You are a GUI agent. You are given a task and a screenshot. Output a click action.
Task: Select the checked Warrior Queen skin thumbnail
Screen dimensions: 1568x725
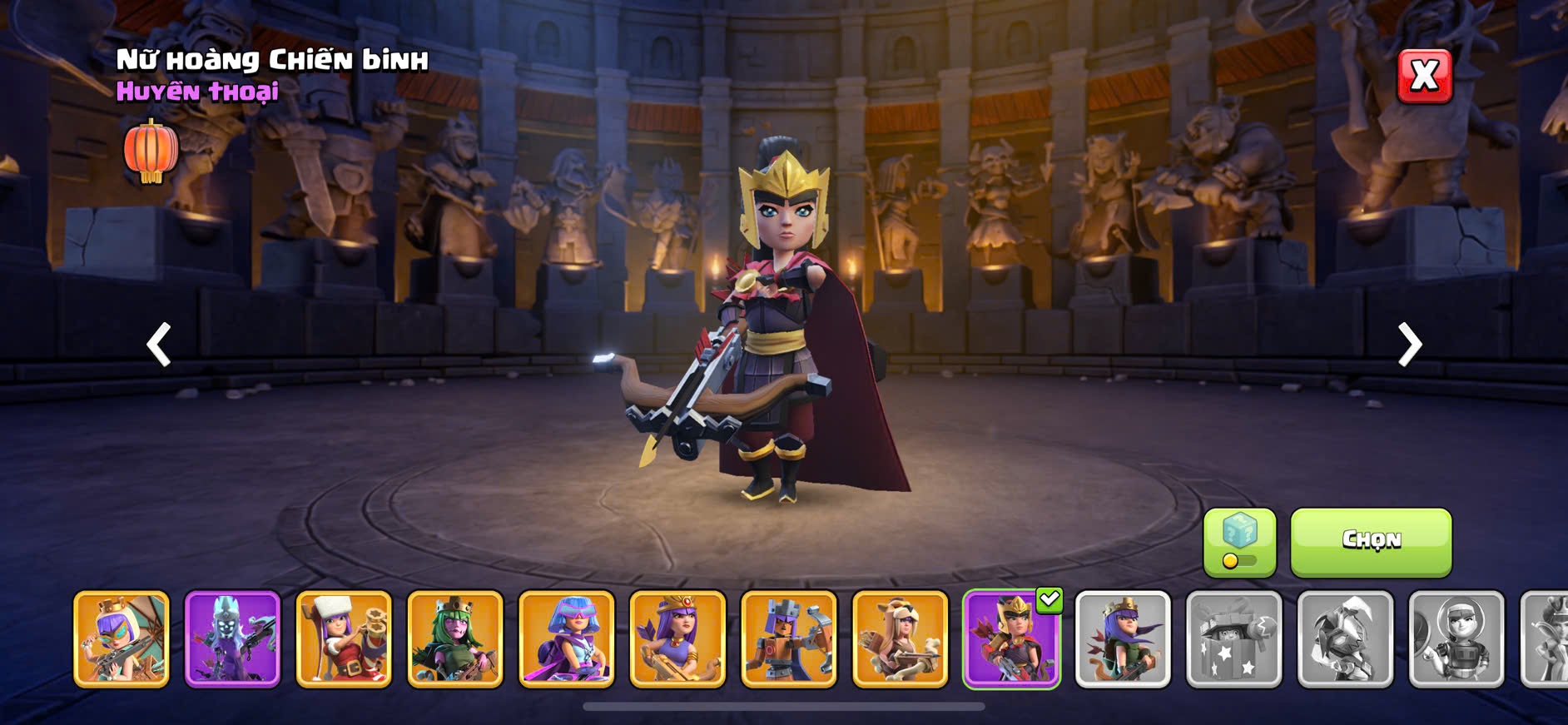[x=1011, y=639]
